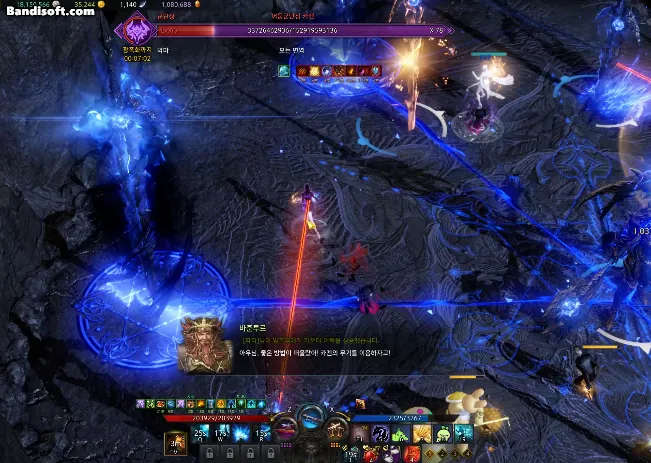Use the skill showing a 25s cooldown
This screenshot has height=463, width=651.
[200, 433]
